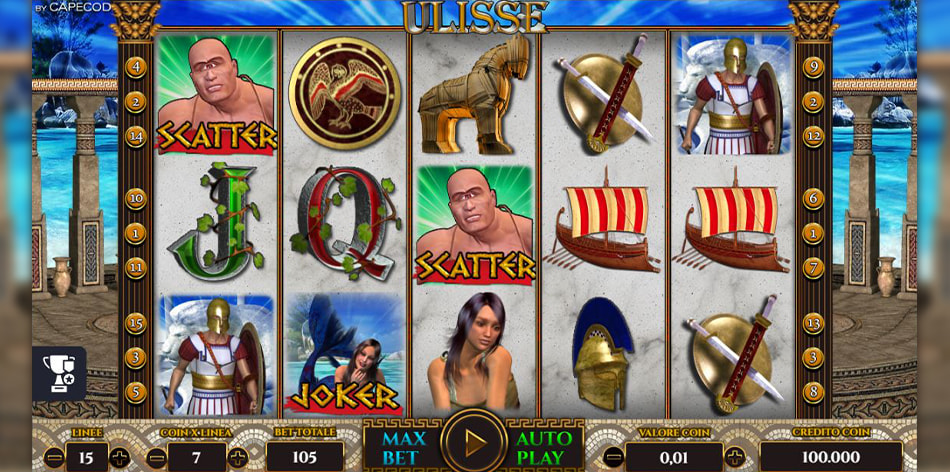Image resolution: width=950 pixels, height=472 pixels.
Task: Select the MAX BET button
Action: click(404, 448)
